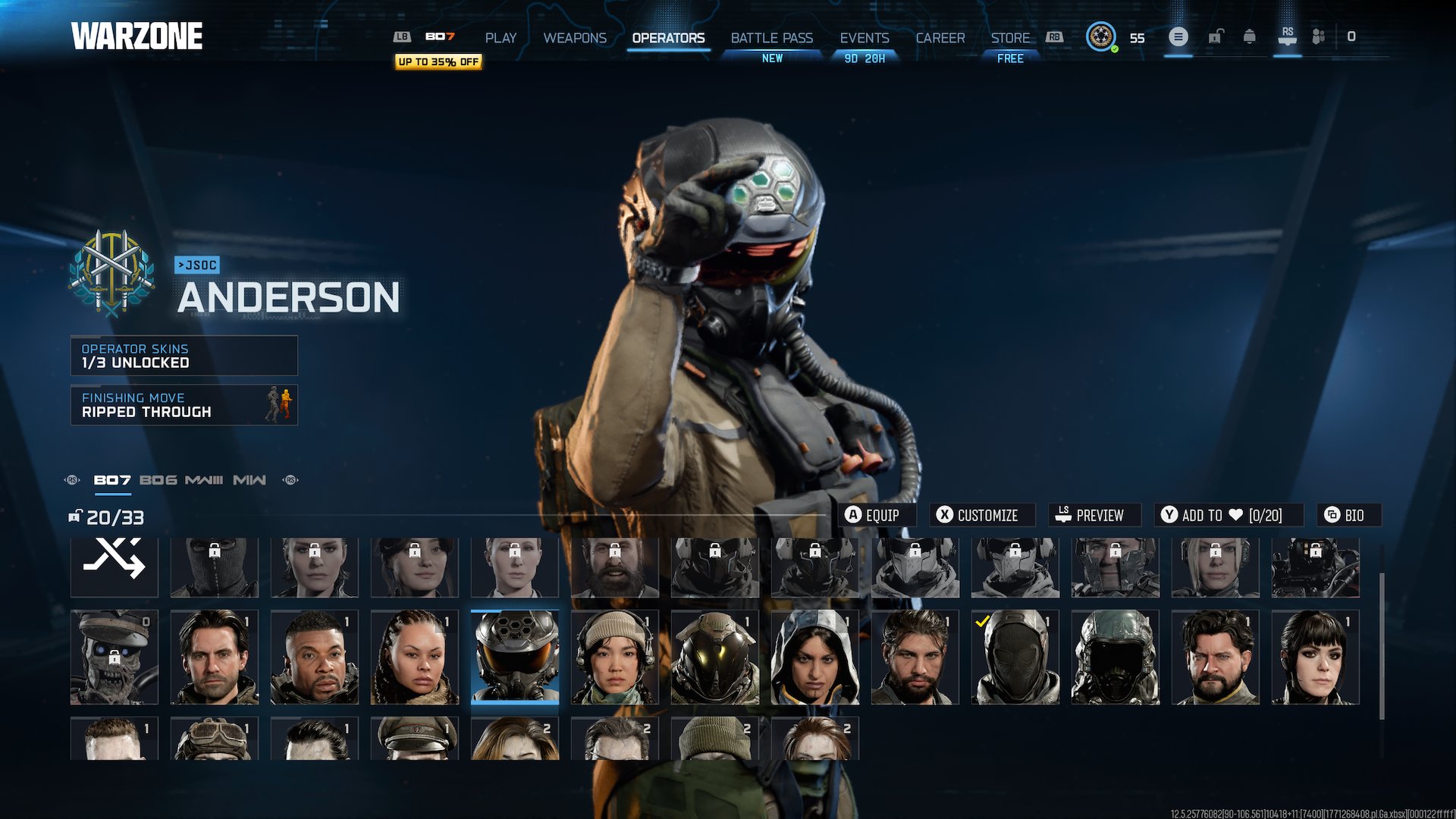Open the Events tab

tap(864, 38)
